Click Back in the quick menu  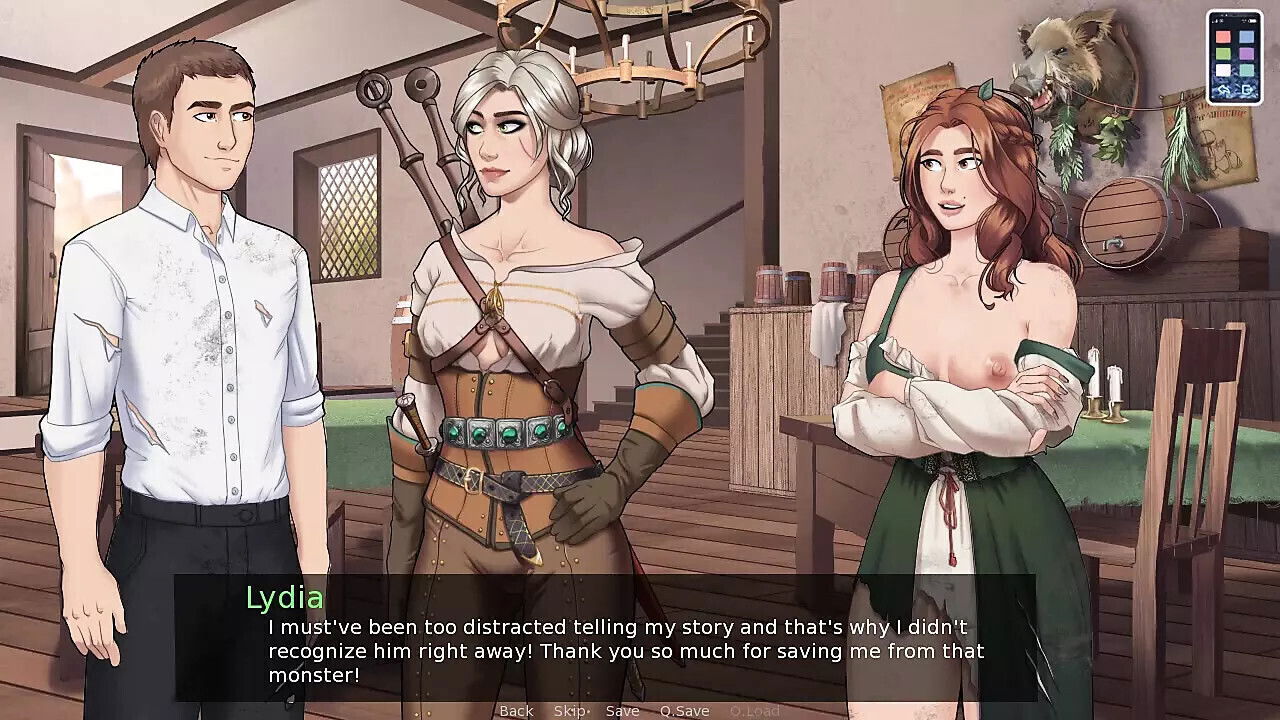click(516, 711)
